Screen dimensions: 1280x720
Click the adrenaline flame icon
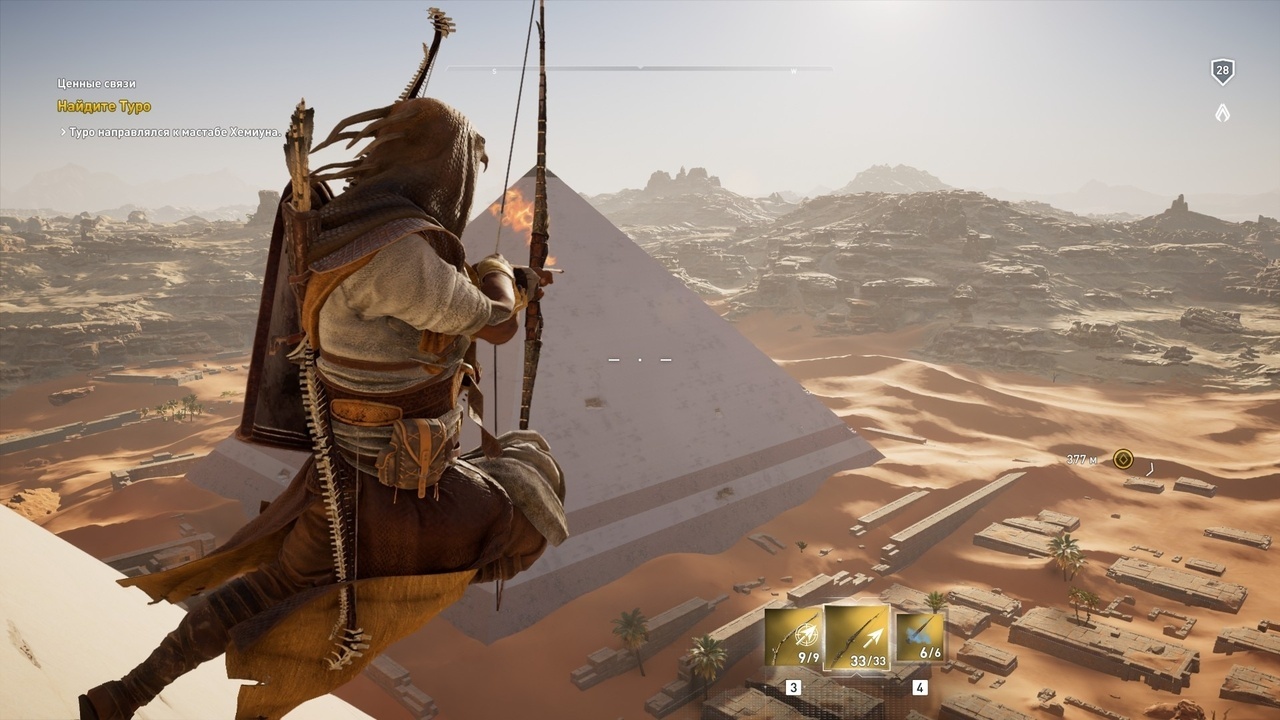coord(1222,113)
